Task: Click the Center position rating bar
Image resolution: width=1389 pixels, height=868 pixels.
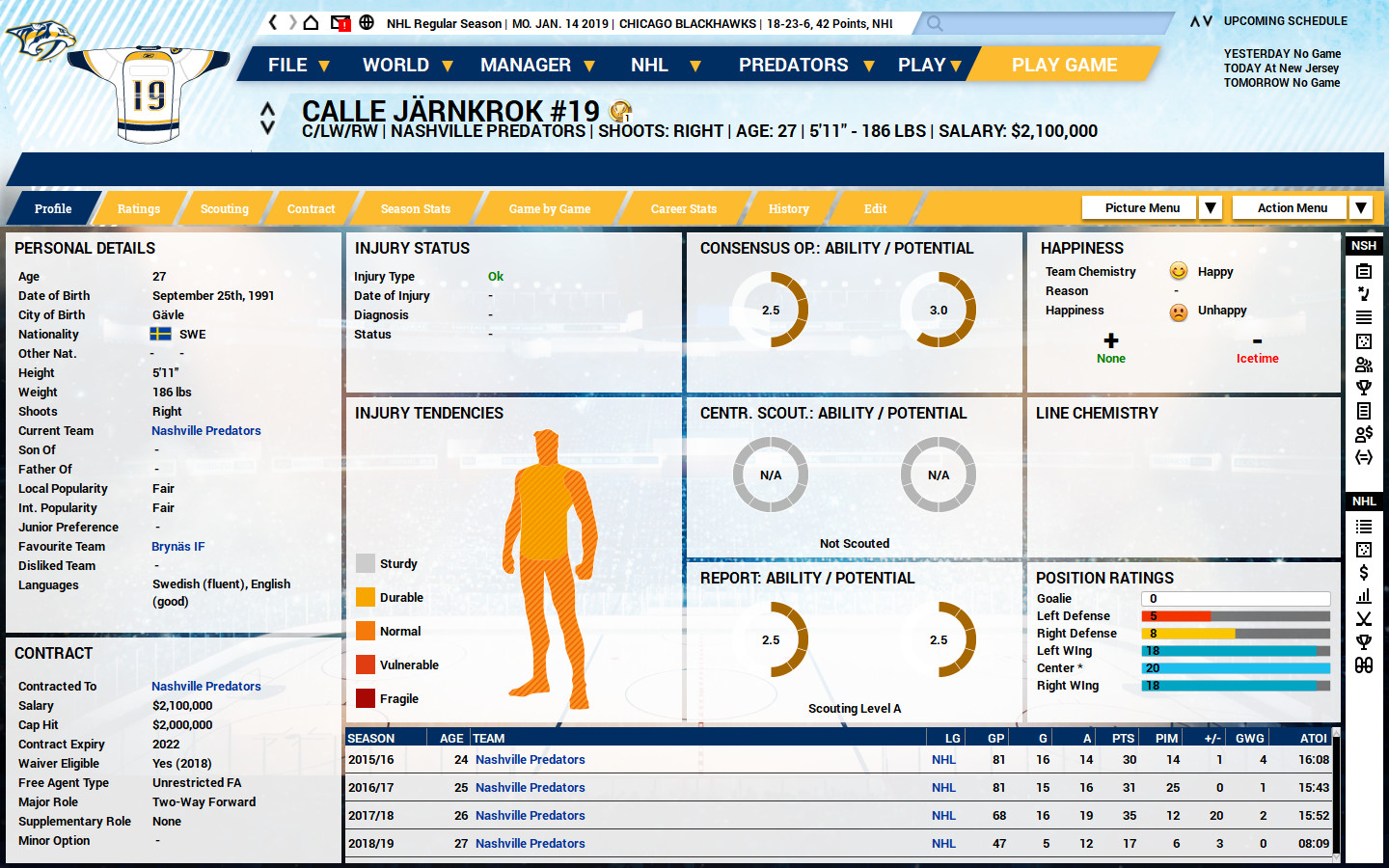Action: pyautogui.click(x=1235, y=667)
